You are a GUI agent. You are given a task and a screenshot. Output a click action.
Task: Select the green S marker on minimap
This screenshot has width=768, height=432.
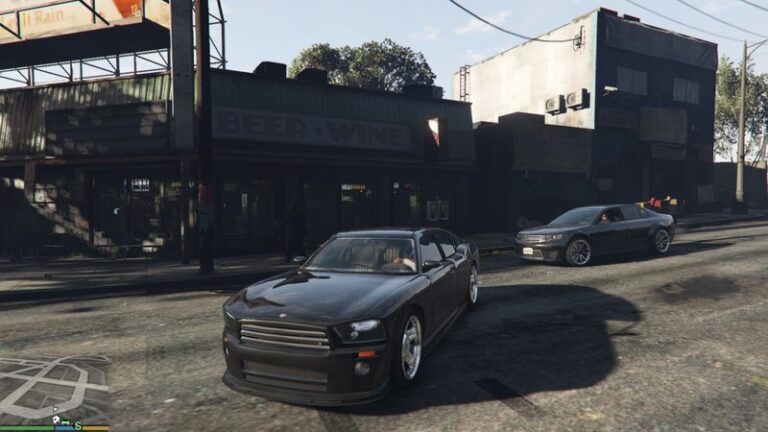[x=78, y=425]
